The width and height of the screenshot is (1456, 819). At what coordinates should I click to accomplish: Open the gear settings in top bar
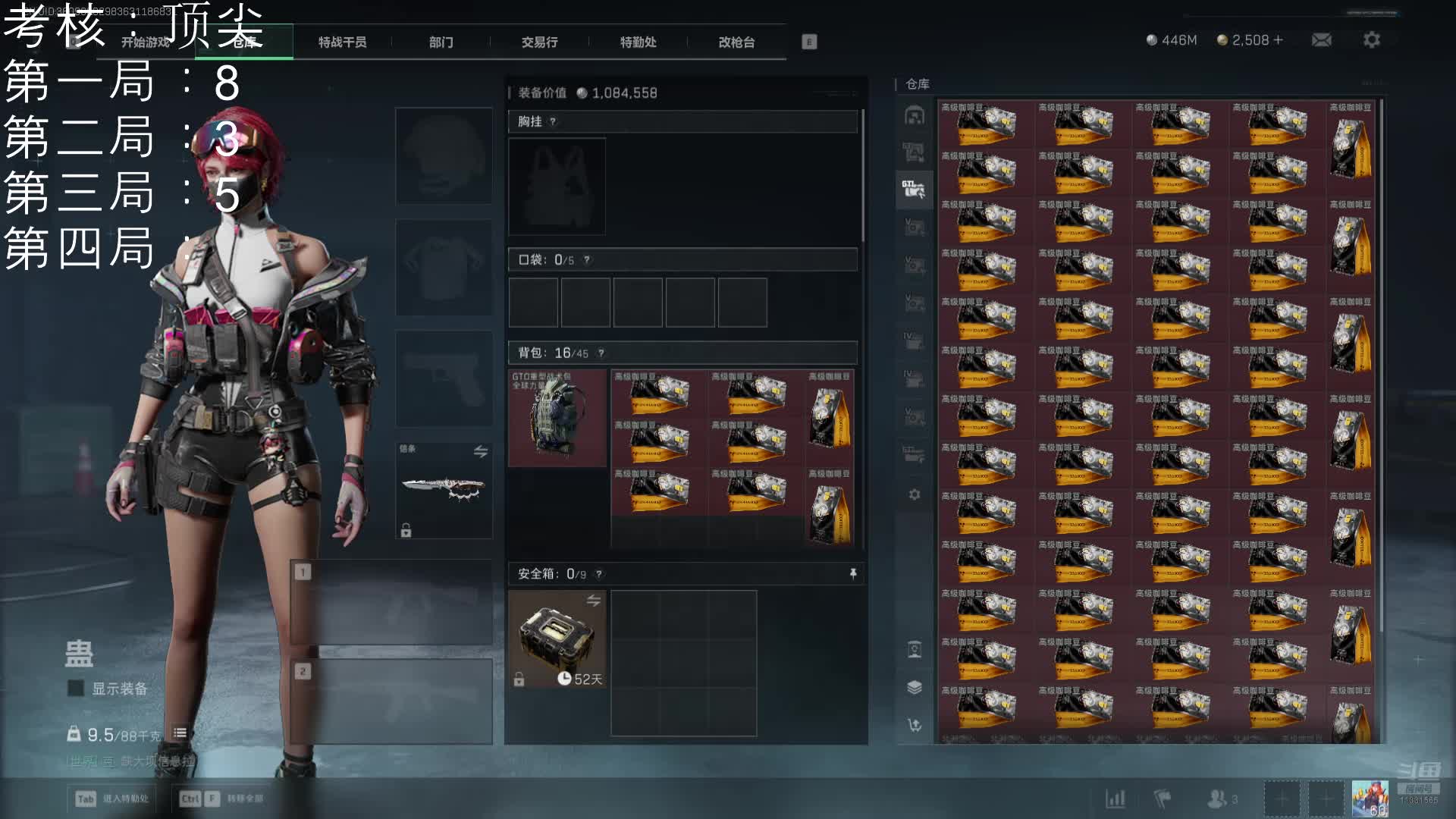pos(1371,40)
